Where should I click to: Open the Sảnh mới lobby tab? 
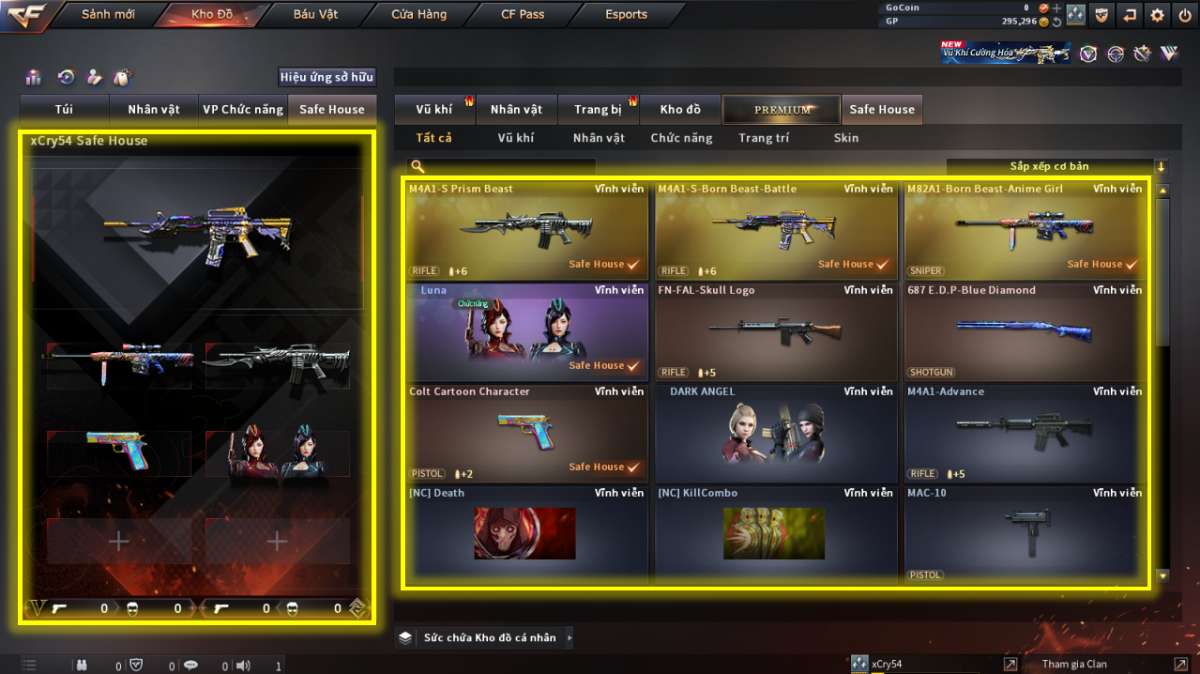pos(108,15)
